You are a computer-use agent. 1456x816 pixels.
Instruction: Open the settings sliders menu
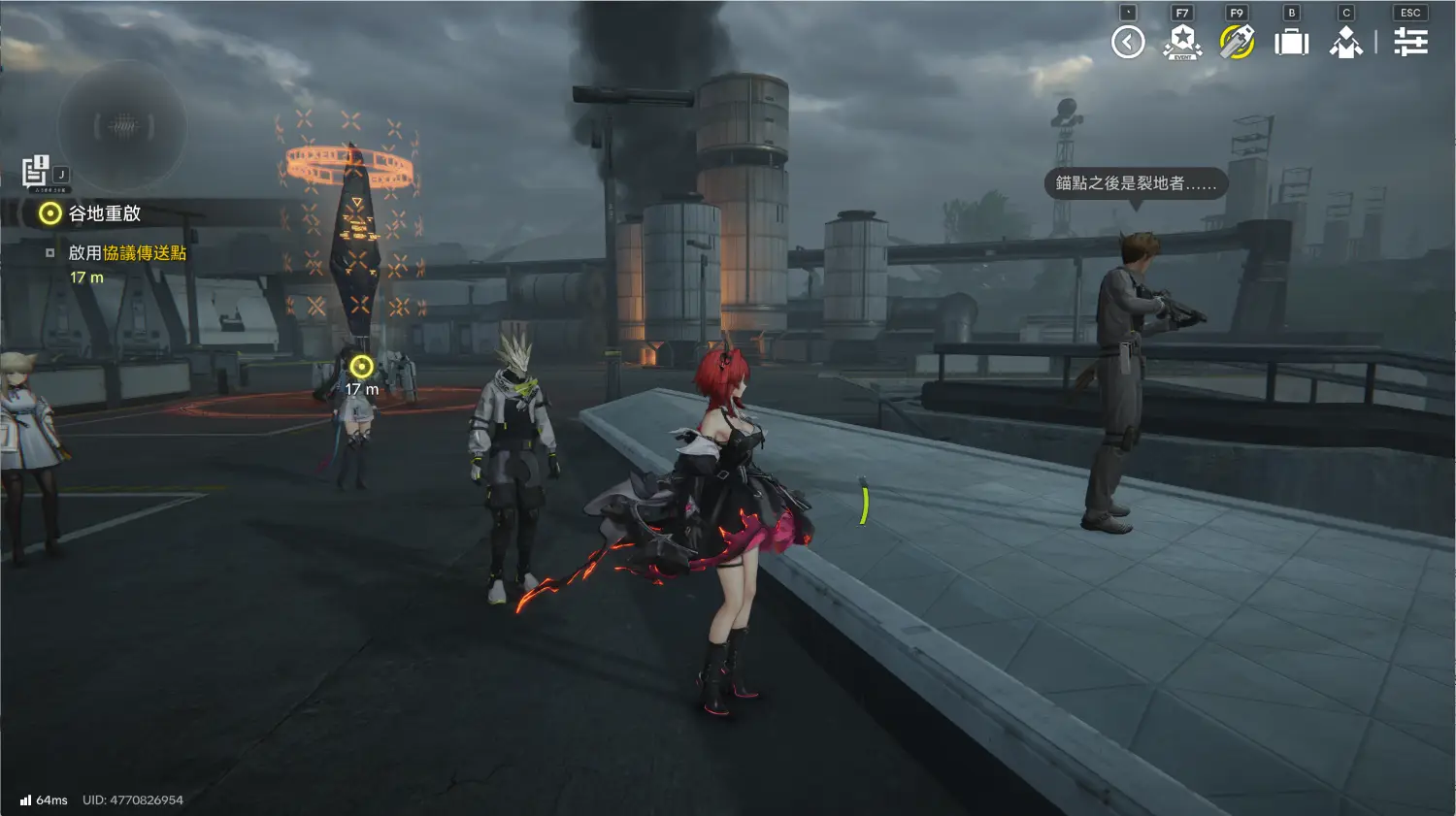pyautogui.click(x=1410, y=42)
